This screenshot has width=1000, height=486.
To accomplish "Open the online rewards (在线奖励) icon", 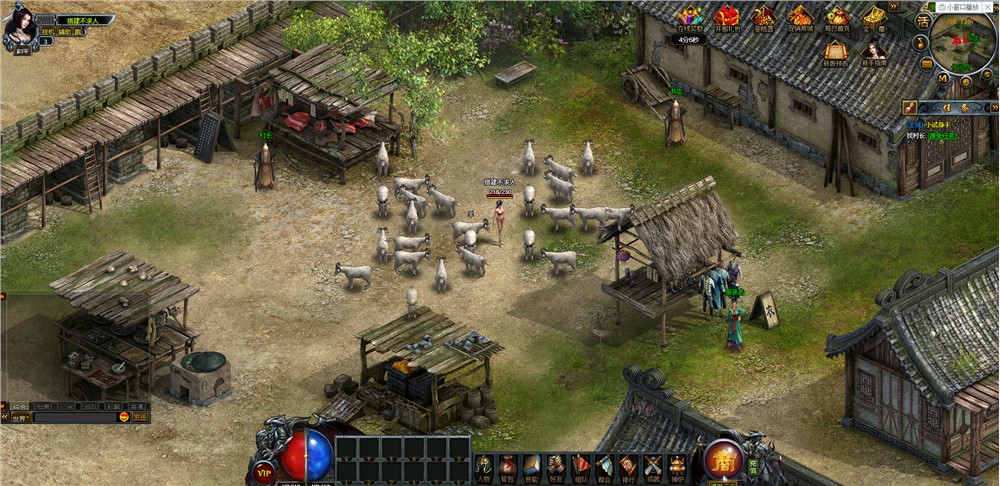I will tap(690, 17).
